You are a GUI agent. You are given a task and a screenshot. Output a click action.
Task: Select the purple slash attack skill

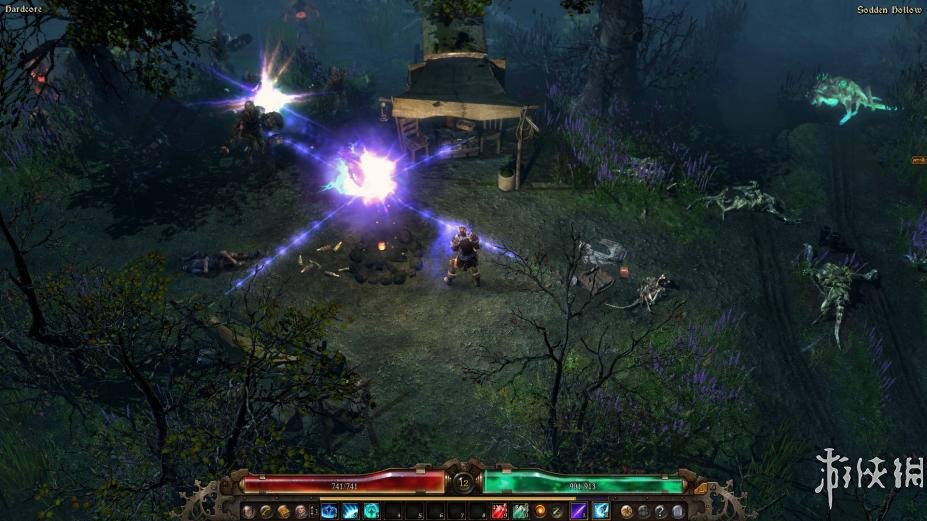point(578,511)
